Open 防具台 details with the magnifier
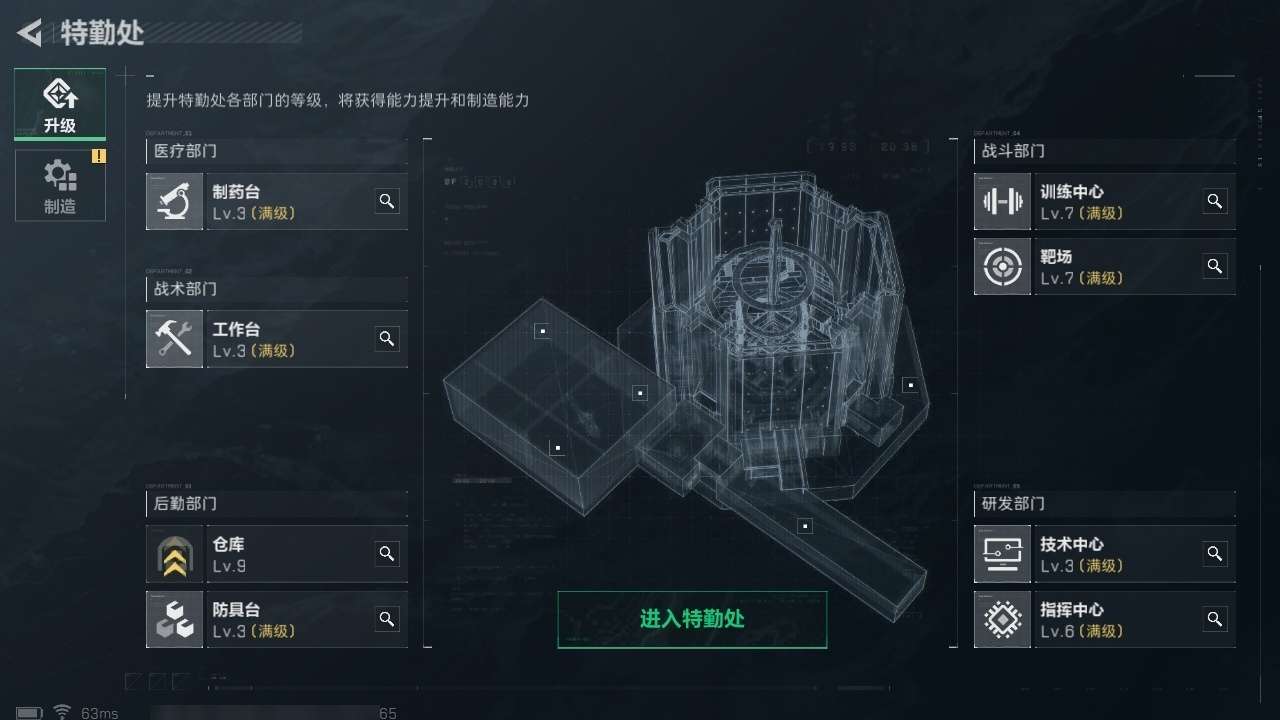This screenshot has width=1280, height=720. pos(387,618)
